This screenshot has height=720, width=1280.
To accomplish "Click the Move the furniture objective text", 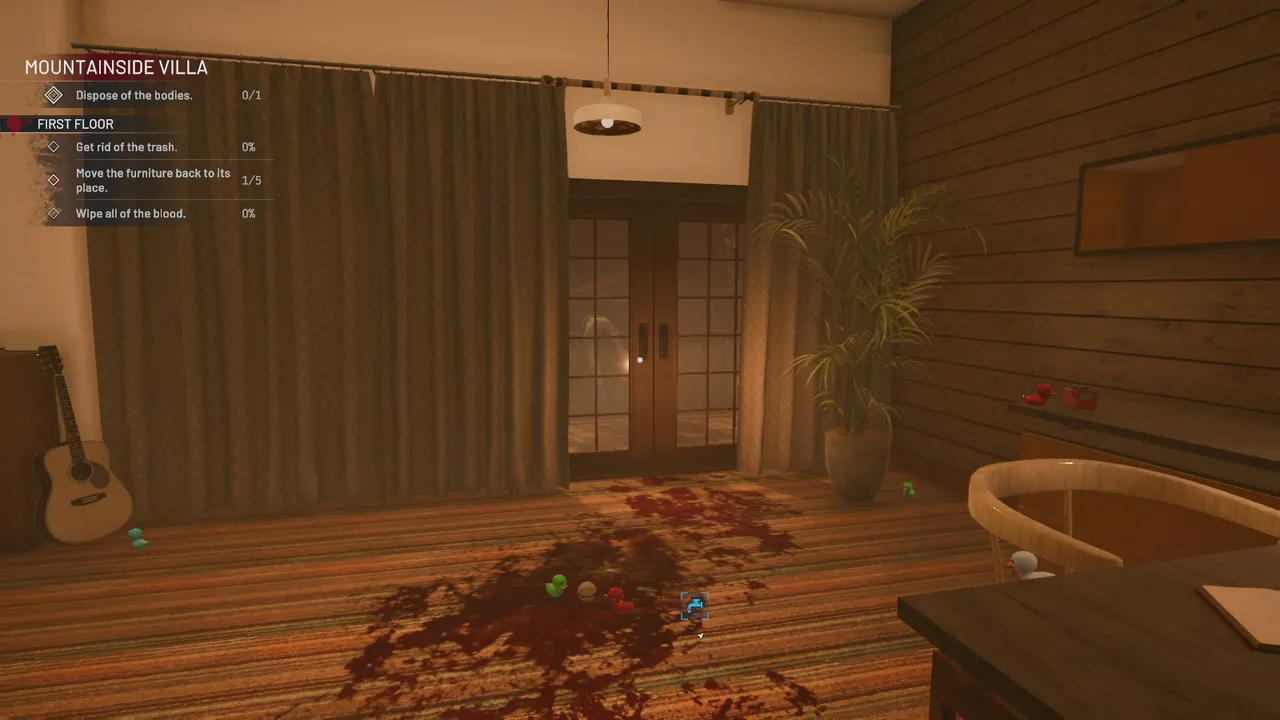I will (x=153, y=180).
